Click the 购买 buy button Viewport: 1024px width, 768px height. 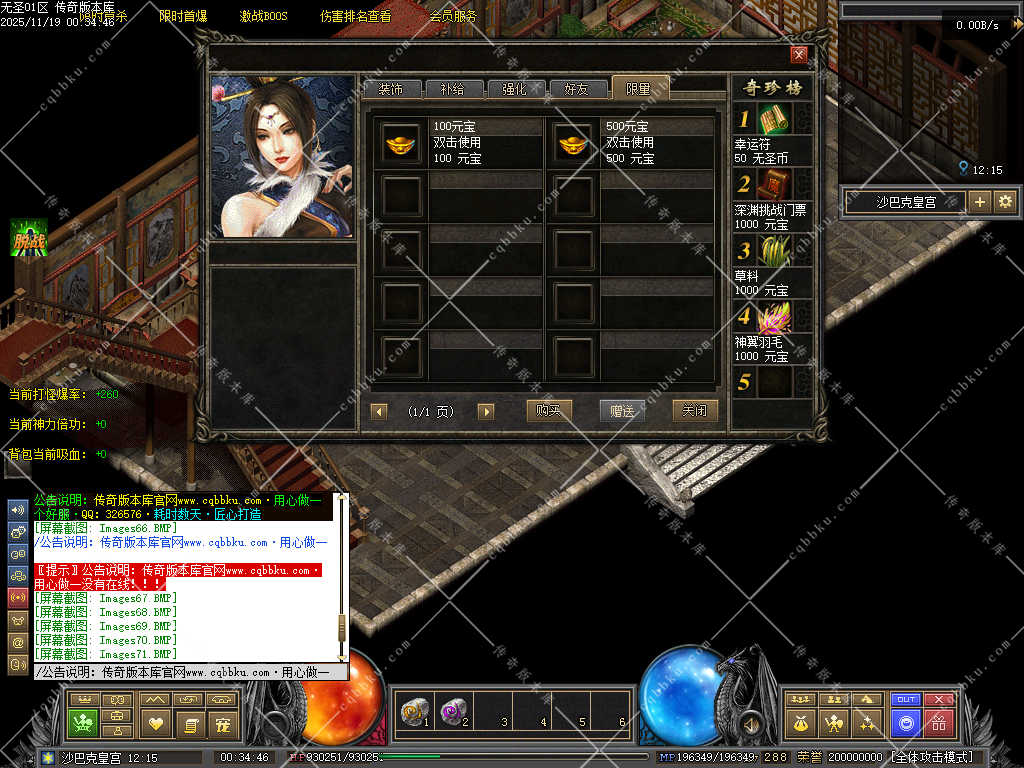point(548,410)
